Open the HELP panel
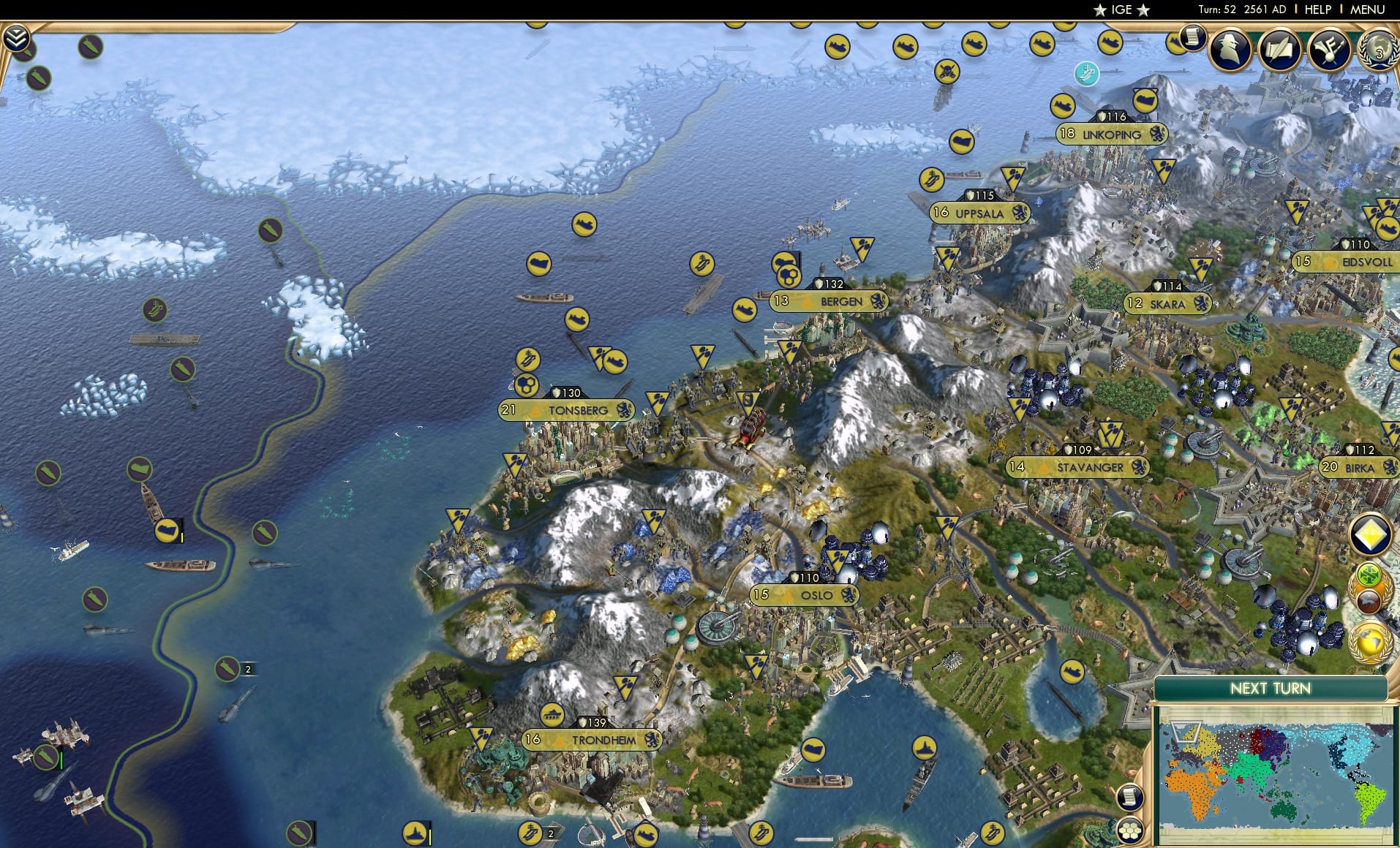 click(x=1317, y=10)
